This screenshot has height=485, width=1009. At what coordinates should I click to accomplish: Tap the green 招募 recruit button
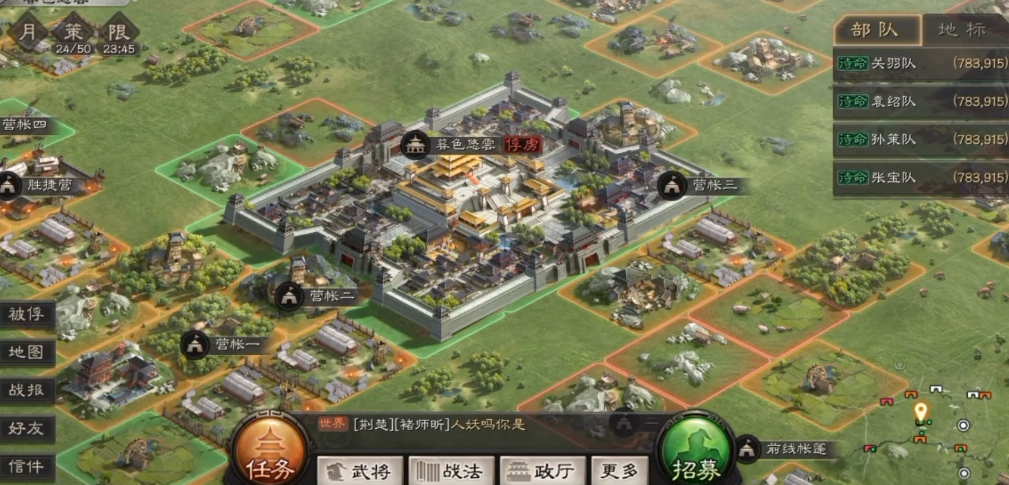691,456
